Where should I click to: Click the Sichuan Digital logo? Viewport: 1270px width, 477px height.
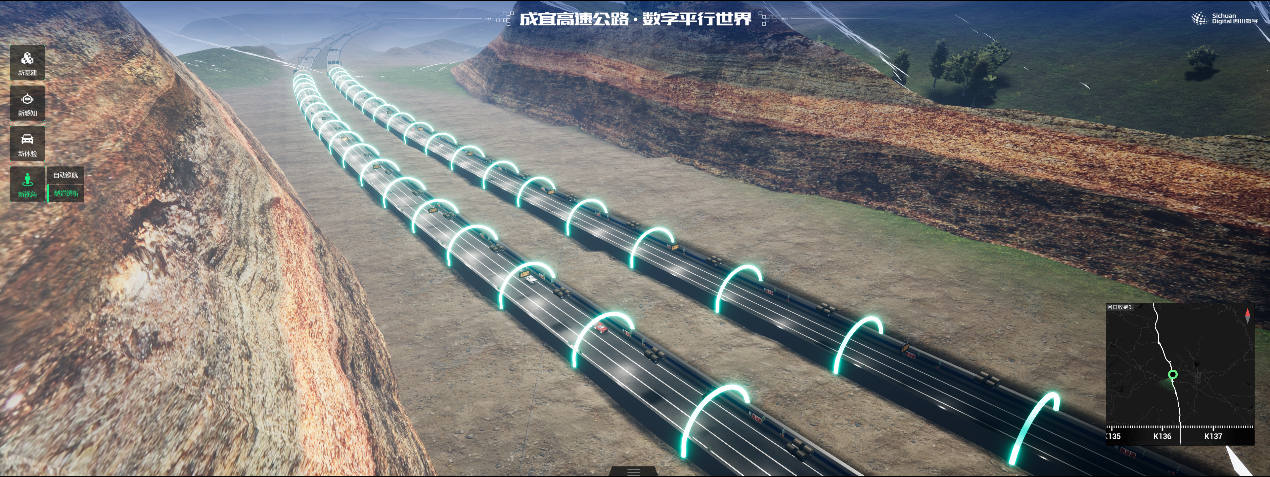tap(1222, 19)
